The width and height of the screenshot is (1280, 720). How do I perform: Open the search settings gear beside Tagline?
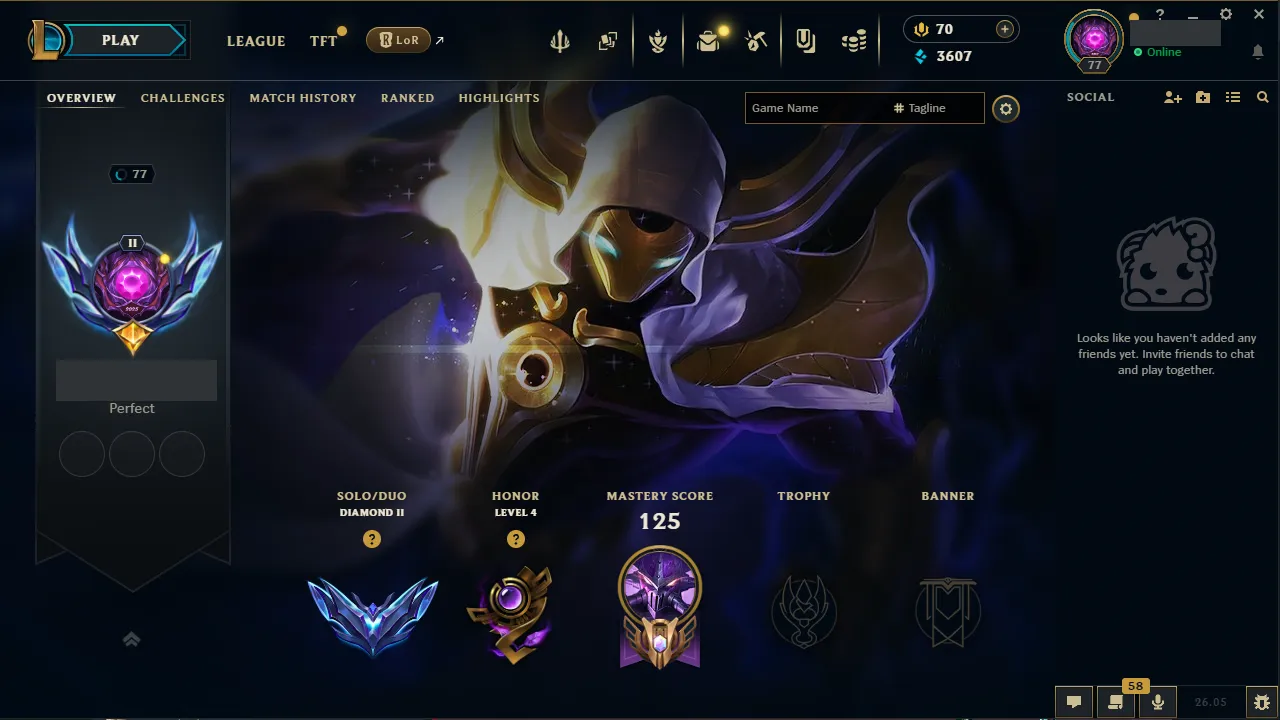click(x=1006, y=109)
